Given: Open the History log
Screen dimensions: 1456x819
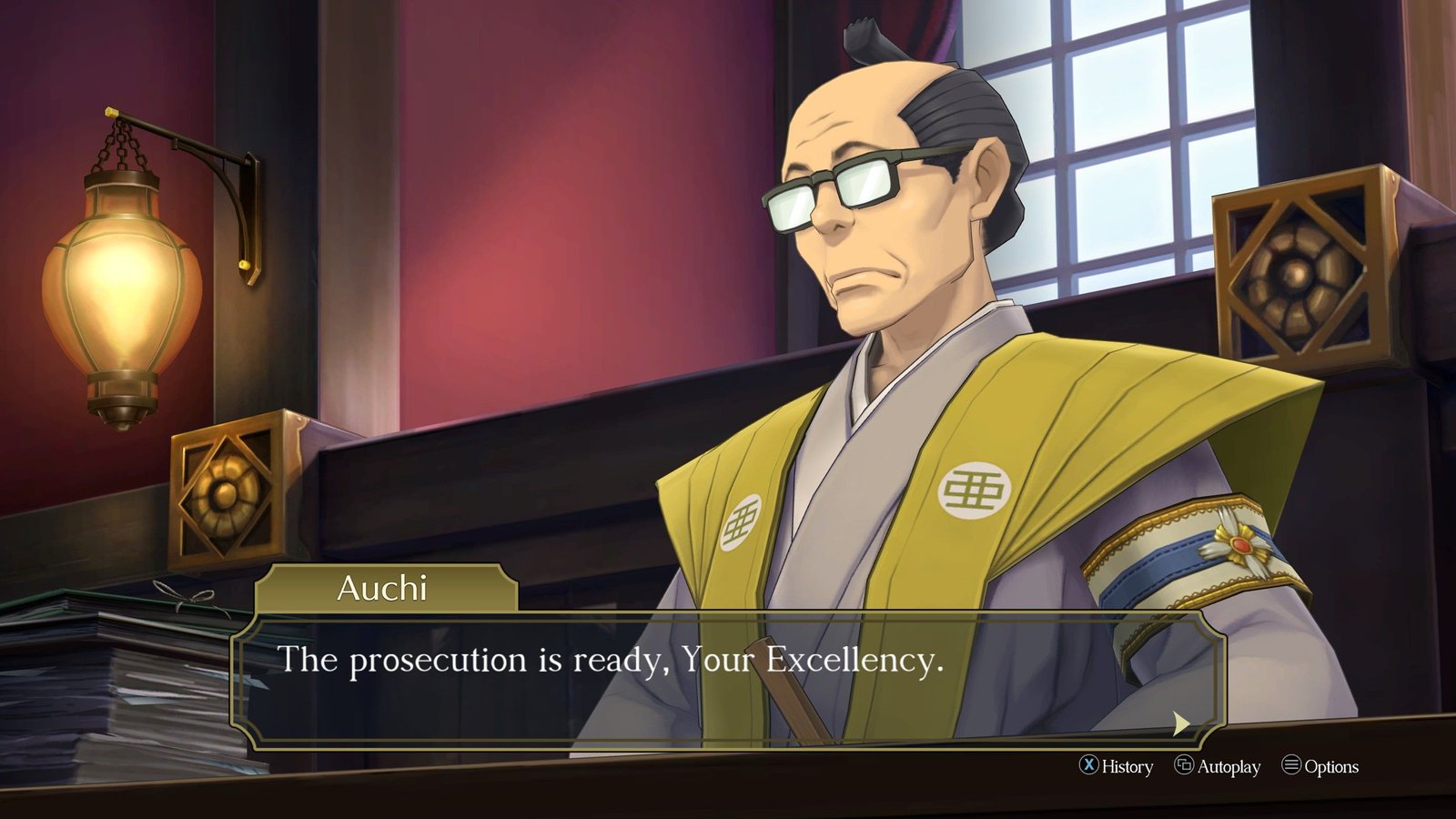Looking at the screenshot, I should pyautogui.click(x=1117, y=766).
